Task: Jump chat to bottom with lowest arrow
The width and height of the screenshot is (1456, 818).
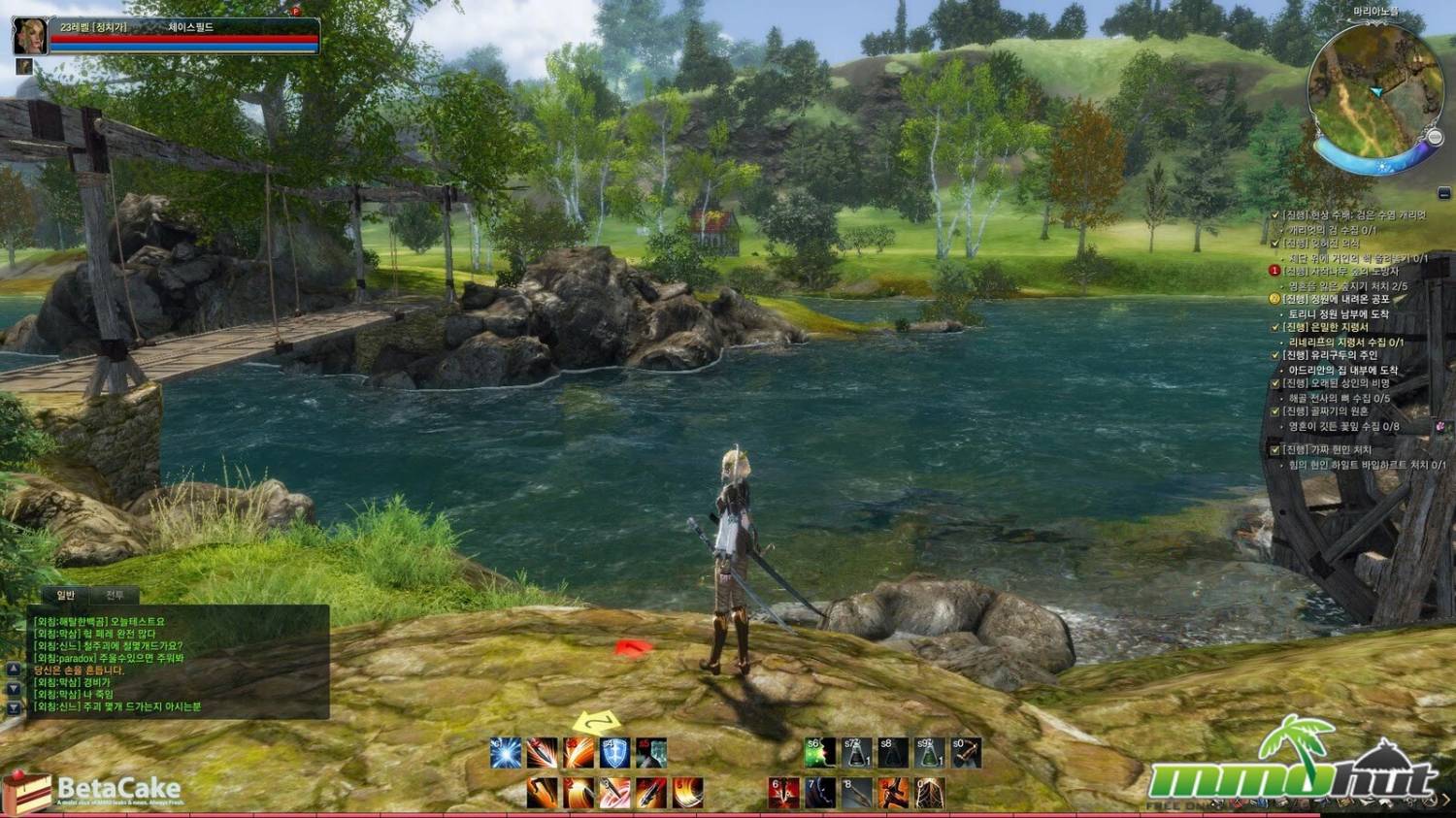Action: point(14,709)
